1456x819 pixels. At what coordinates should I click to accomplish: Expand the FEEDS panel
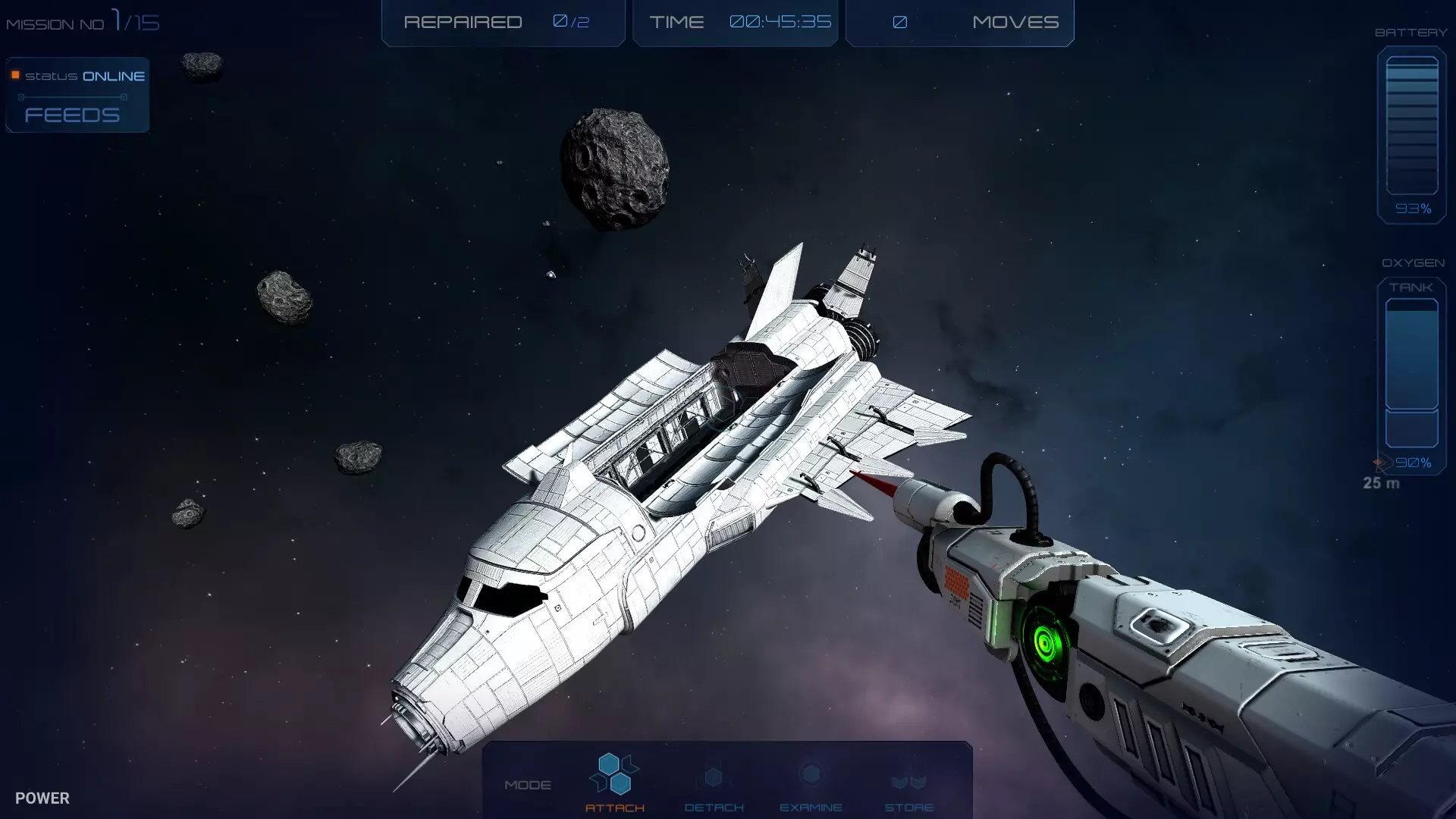[x=76, y=95]
